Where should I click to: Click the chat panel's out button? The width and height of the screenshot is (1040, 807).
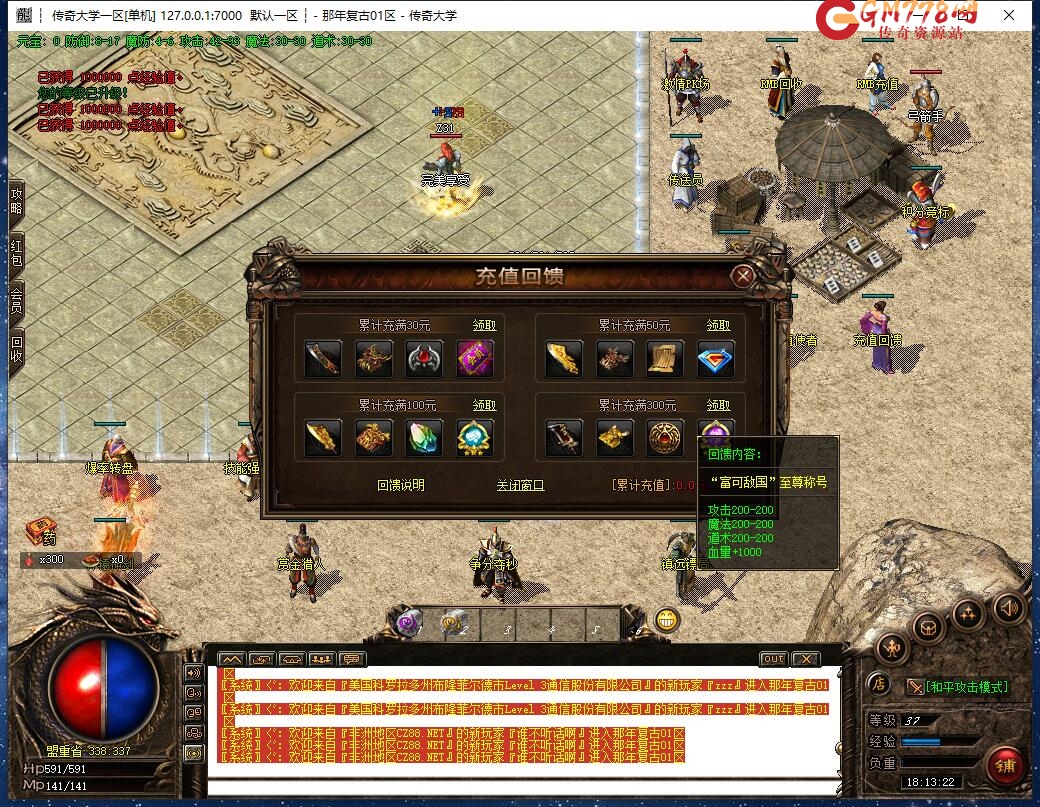(x=773, y=659)
